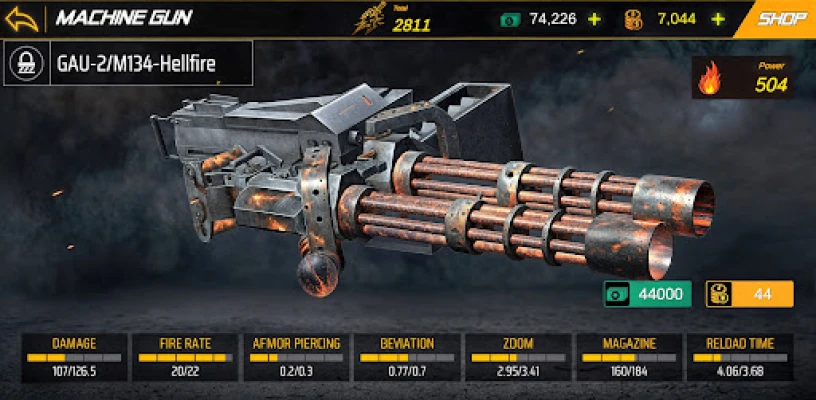The height and width of the screenshot is (400, 816).
Task: Click the locked weapon padlock icon
Action: (x=24, y=66)
